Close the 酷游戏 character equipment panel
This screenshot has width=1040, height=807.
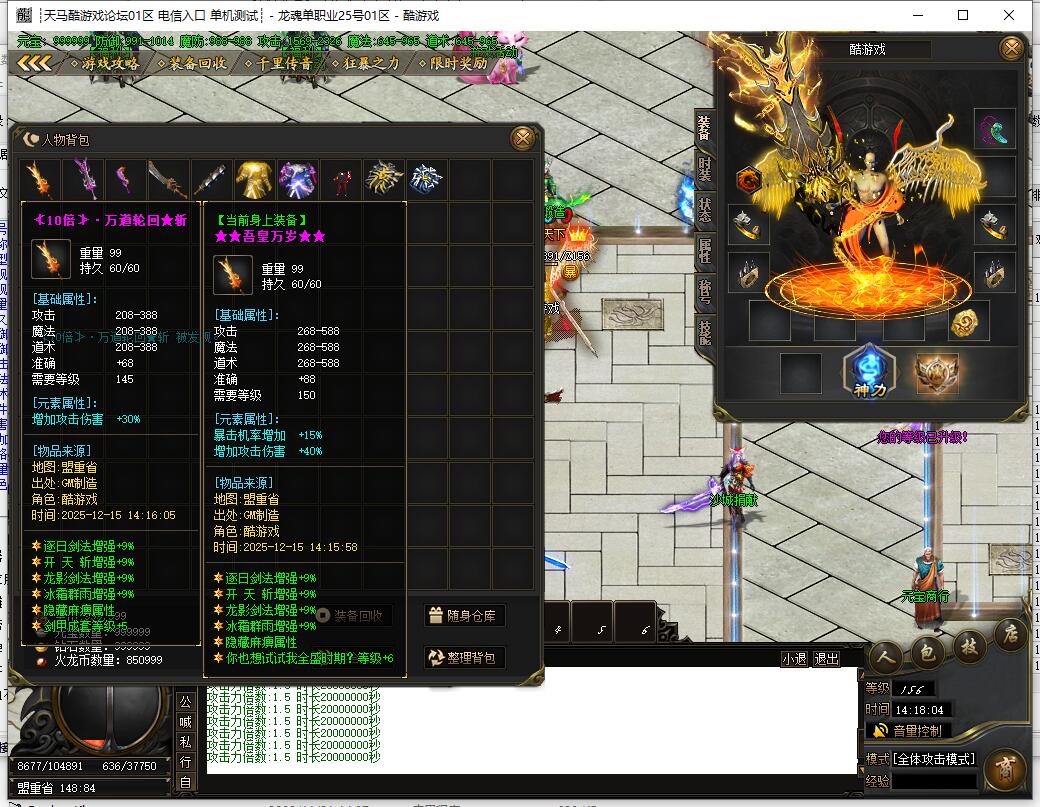(1012, 48)
